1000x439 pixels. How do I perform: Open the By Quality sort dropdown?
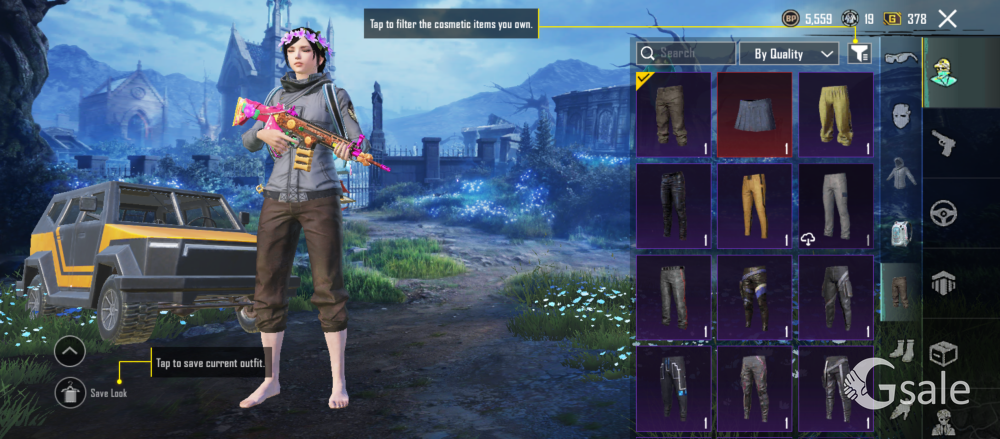tap(788, 53)
